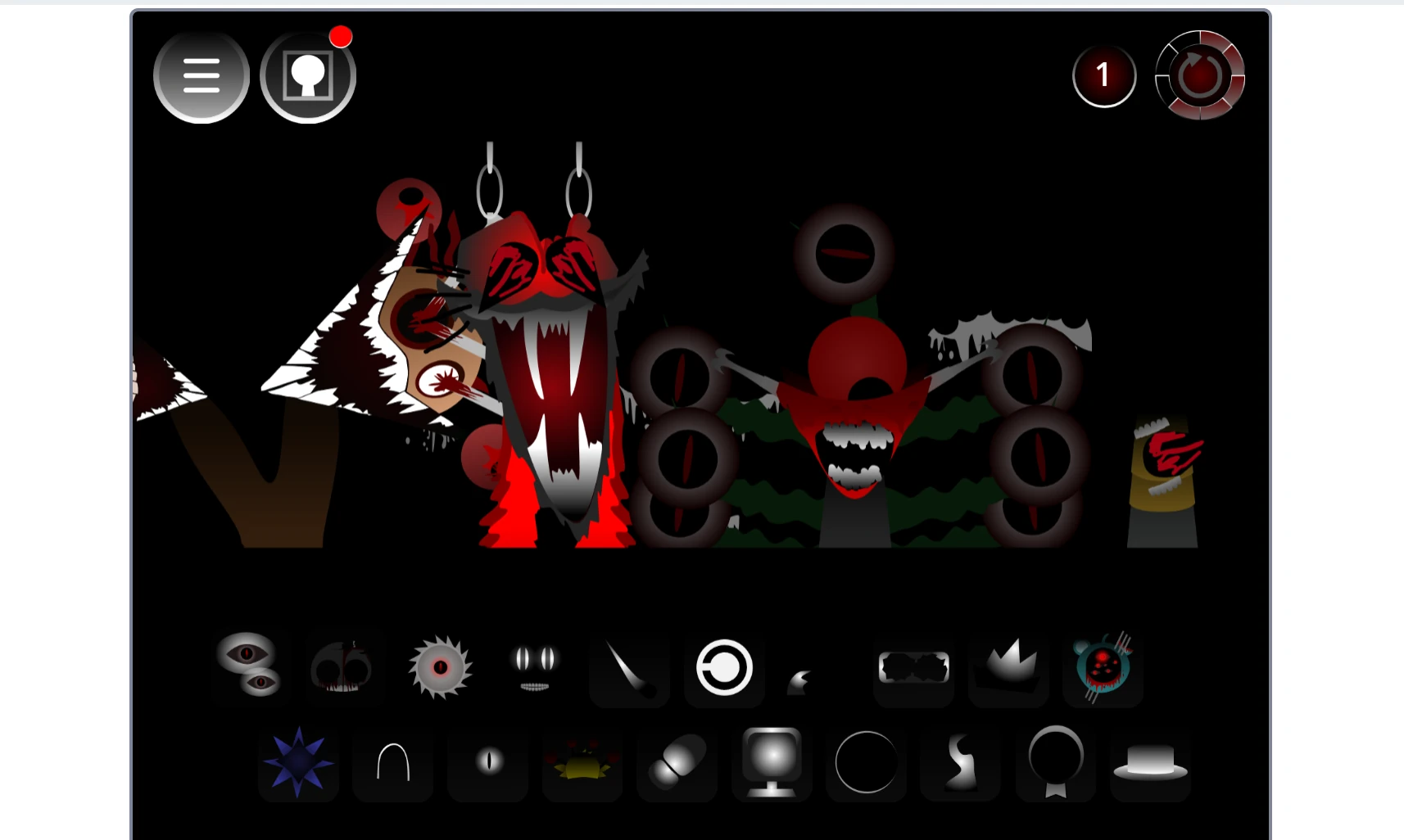Select the red beetle sound icon

[1102, 668]
